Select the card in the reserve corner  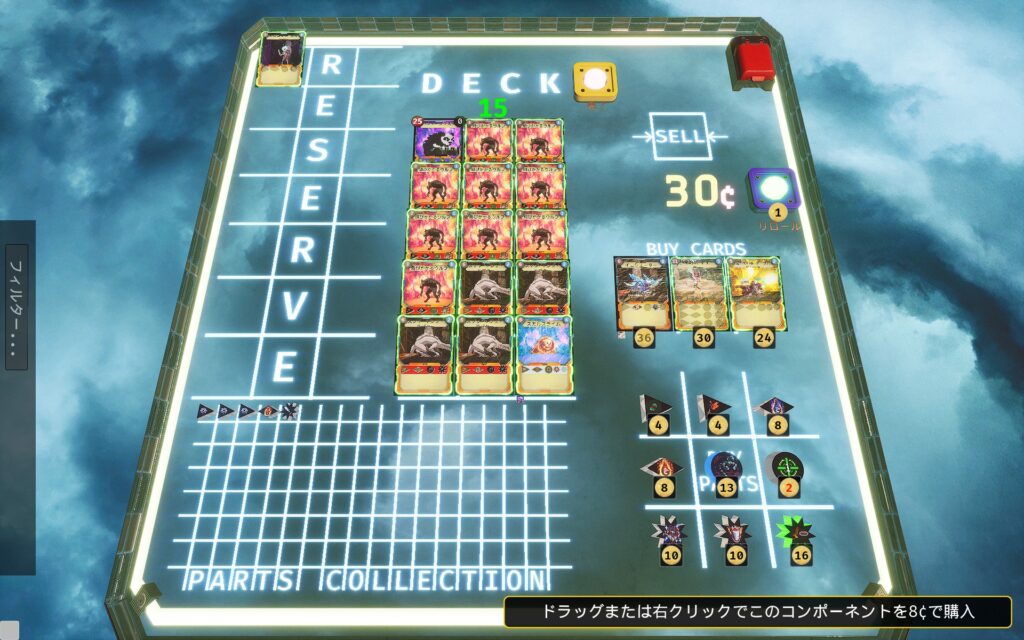point(282,59)
